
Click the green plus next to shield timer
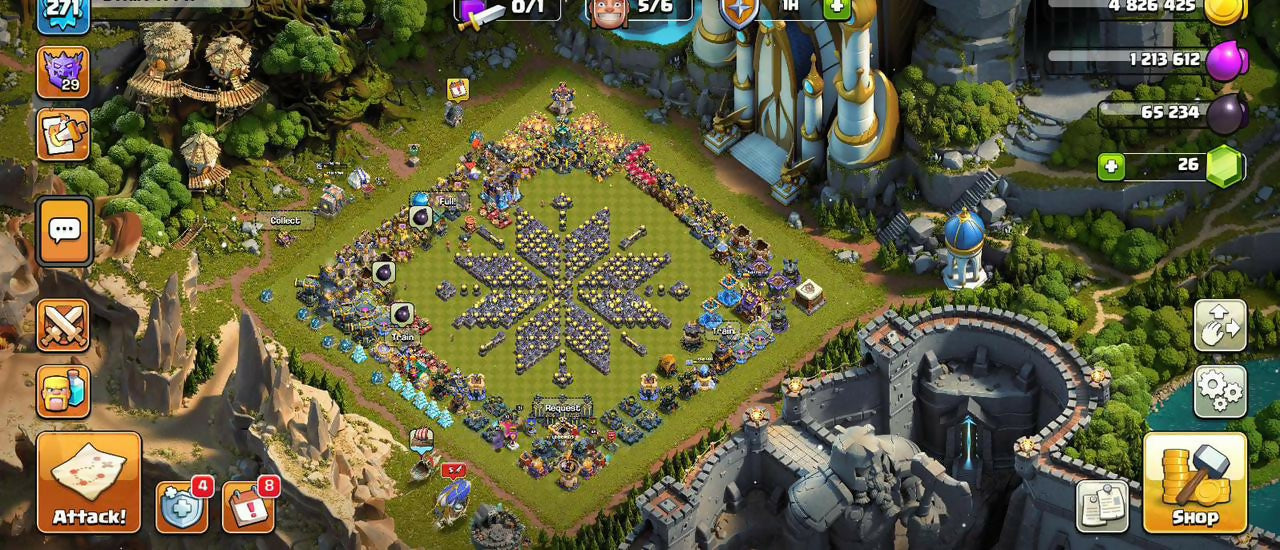click(x=838, y=8)
